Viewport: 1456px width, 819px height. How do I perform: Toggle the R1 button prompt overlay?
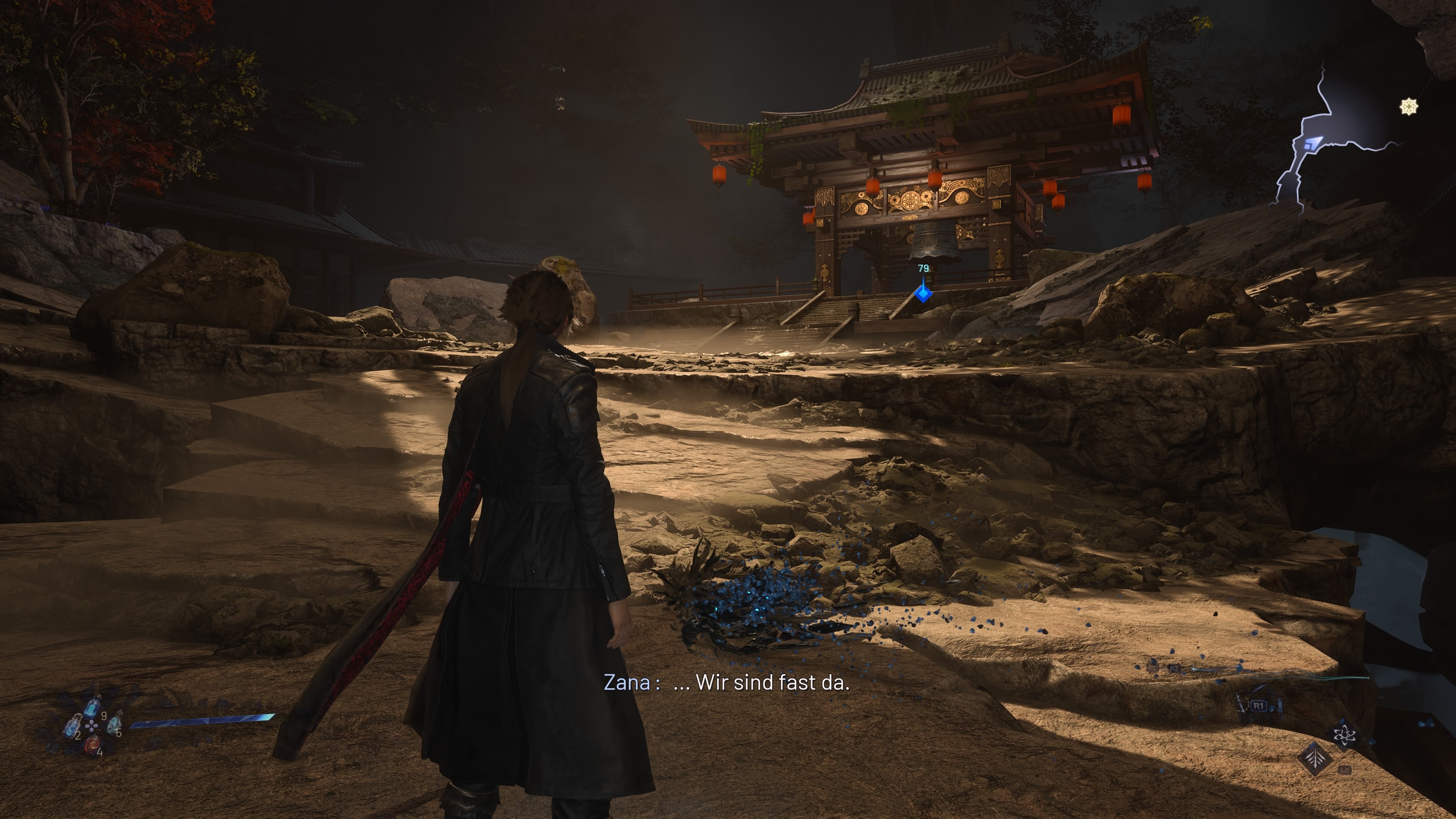point(1259,706)
